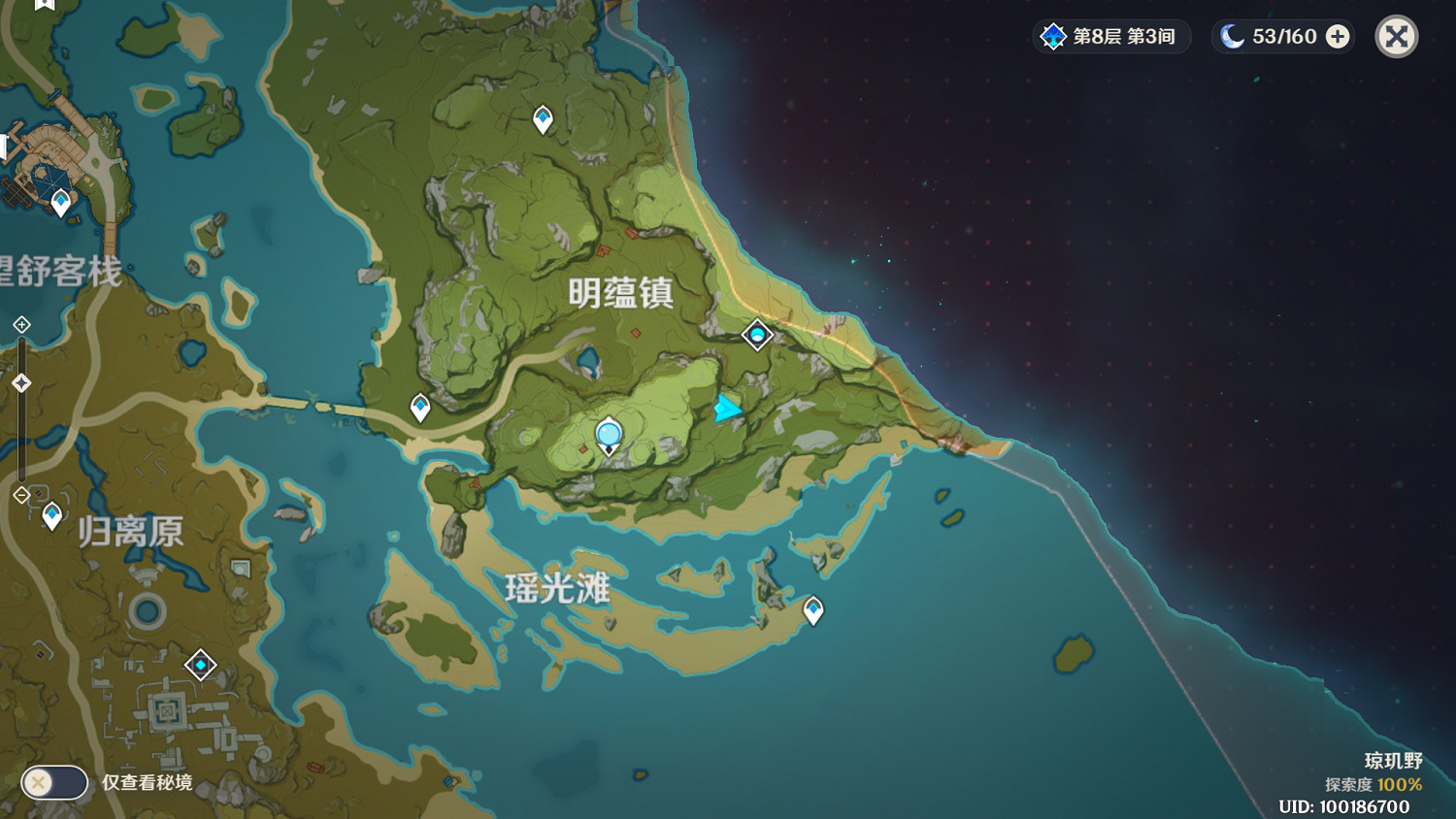
Task: Click the current location circle marker
Action: (609, 431)
